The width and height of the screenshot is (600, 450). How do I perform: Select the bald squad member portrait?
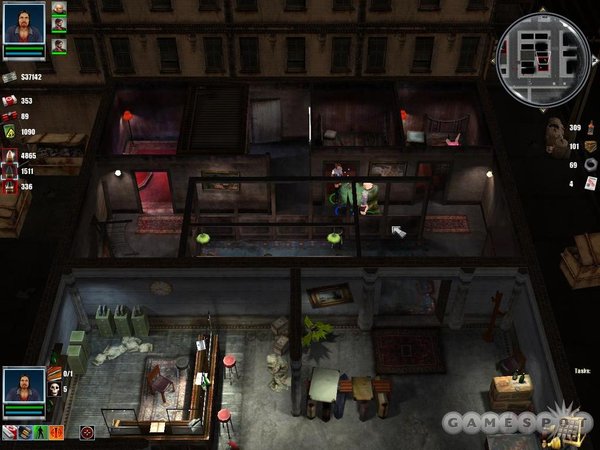tap(59, 8)
